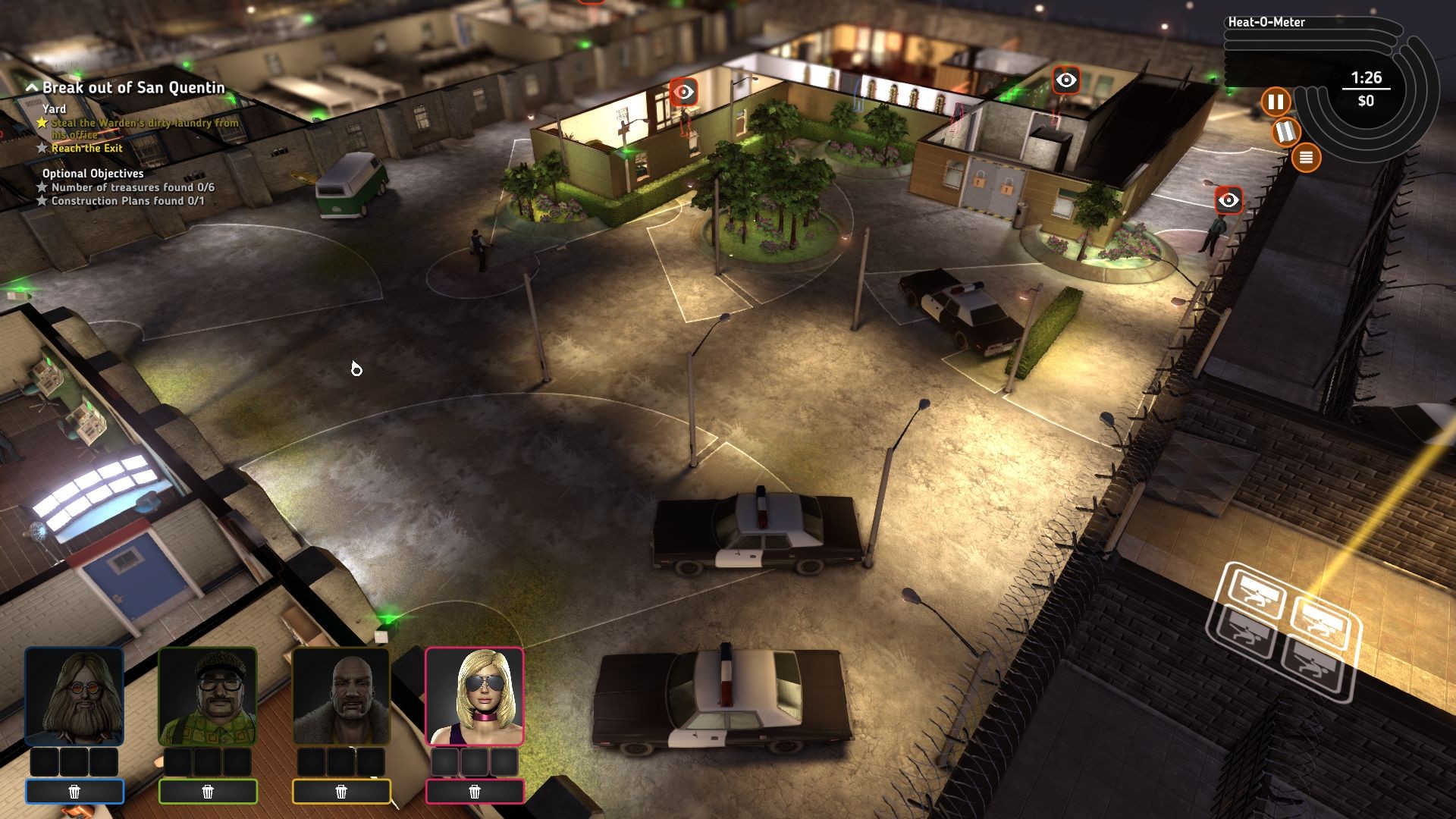Collapse the Break out of San Quentin objectives
The height and width of the screenshot is (819, 1456).
pos(32,88)
